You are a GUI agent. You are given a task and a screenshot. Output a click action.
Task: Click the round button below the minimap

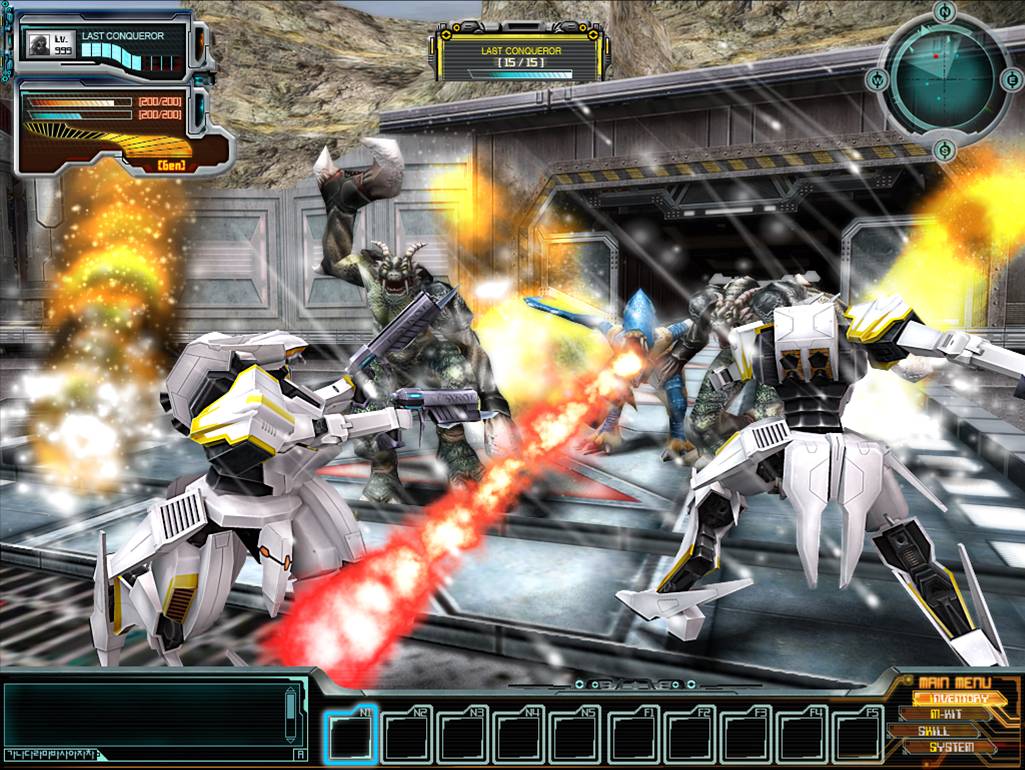[x=945, y=151]
